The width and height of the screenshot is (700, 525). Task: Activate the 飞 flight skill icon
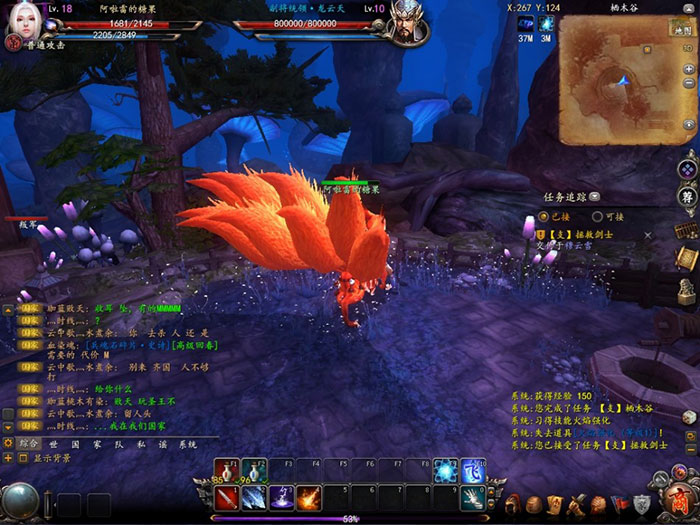(x=472, y=471)
